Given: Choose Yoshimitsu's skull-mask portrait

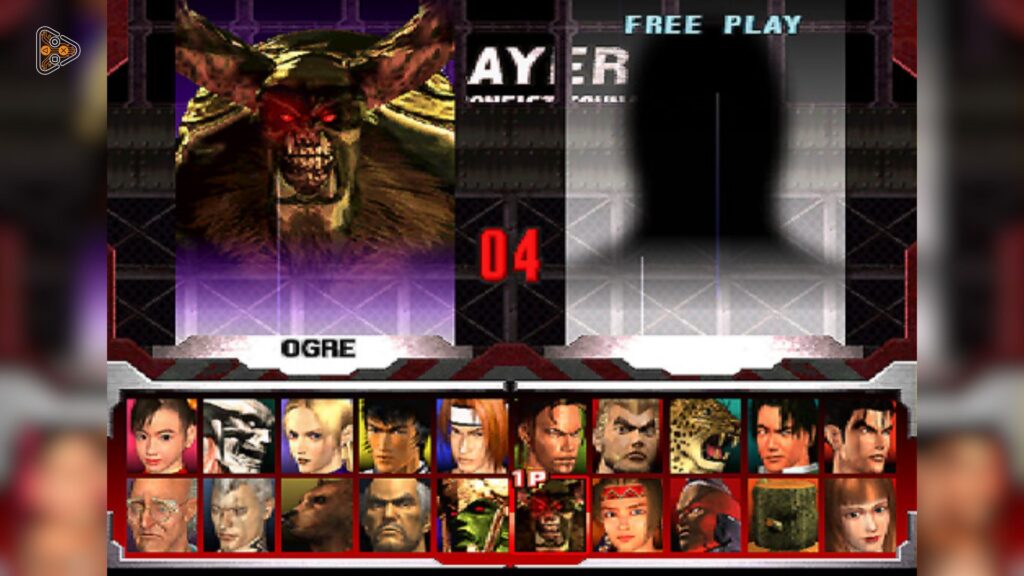Looking at the screenshot, I should (239, 435).
